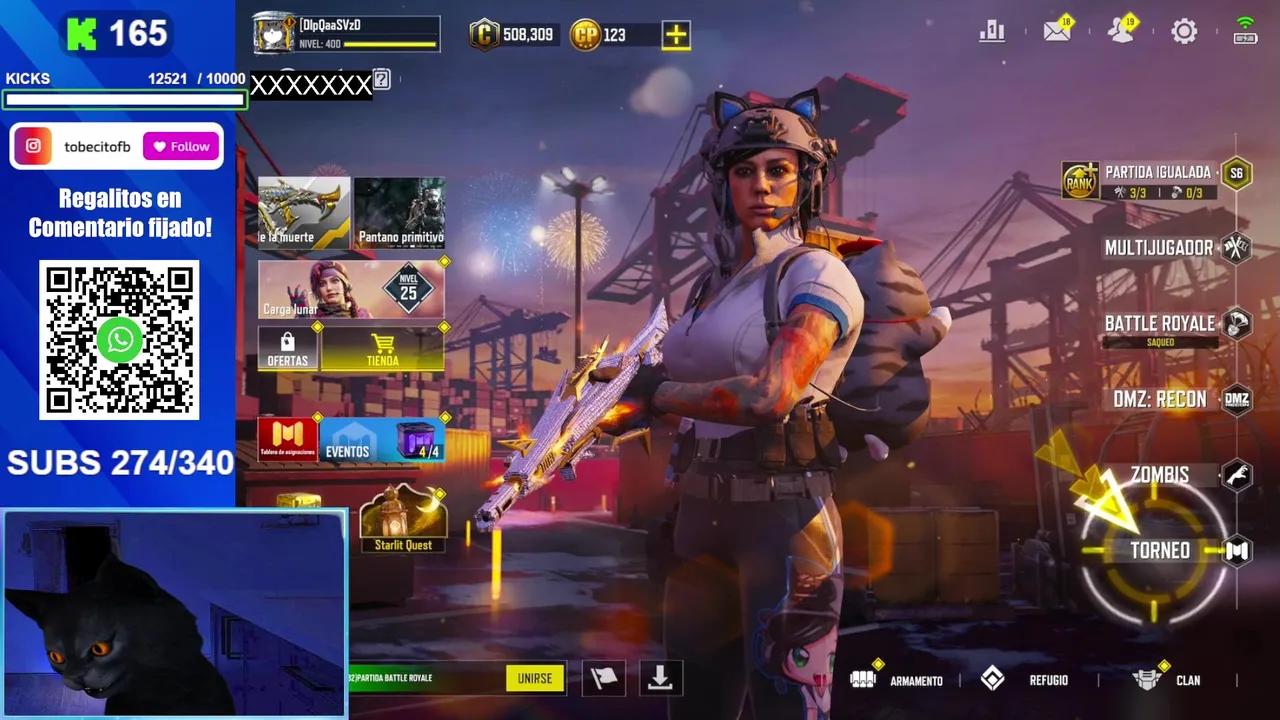1280x720 pixels.
Task: Click the Follow button for tobecitofb
Action: 180,146
